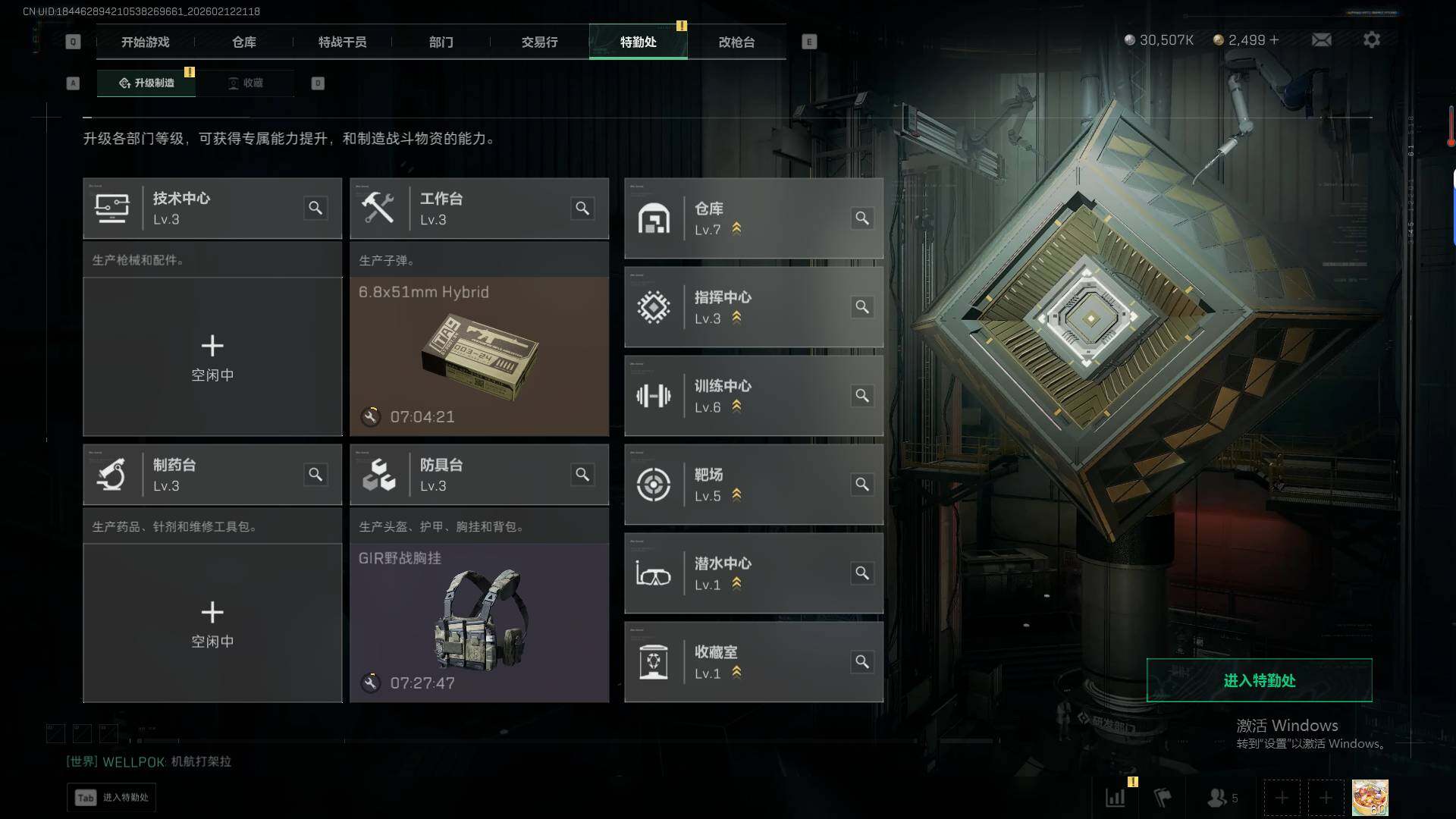The width and height of the screenshot is (1456, 819).
Task: Open the 靶场 Lv.5 department row
Action: [753, 485]
